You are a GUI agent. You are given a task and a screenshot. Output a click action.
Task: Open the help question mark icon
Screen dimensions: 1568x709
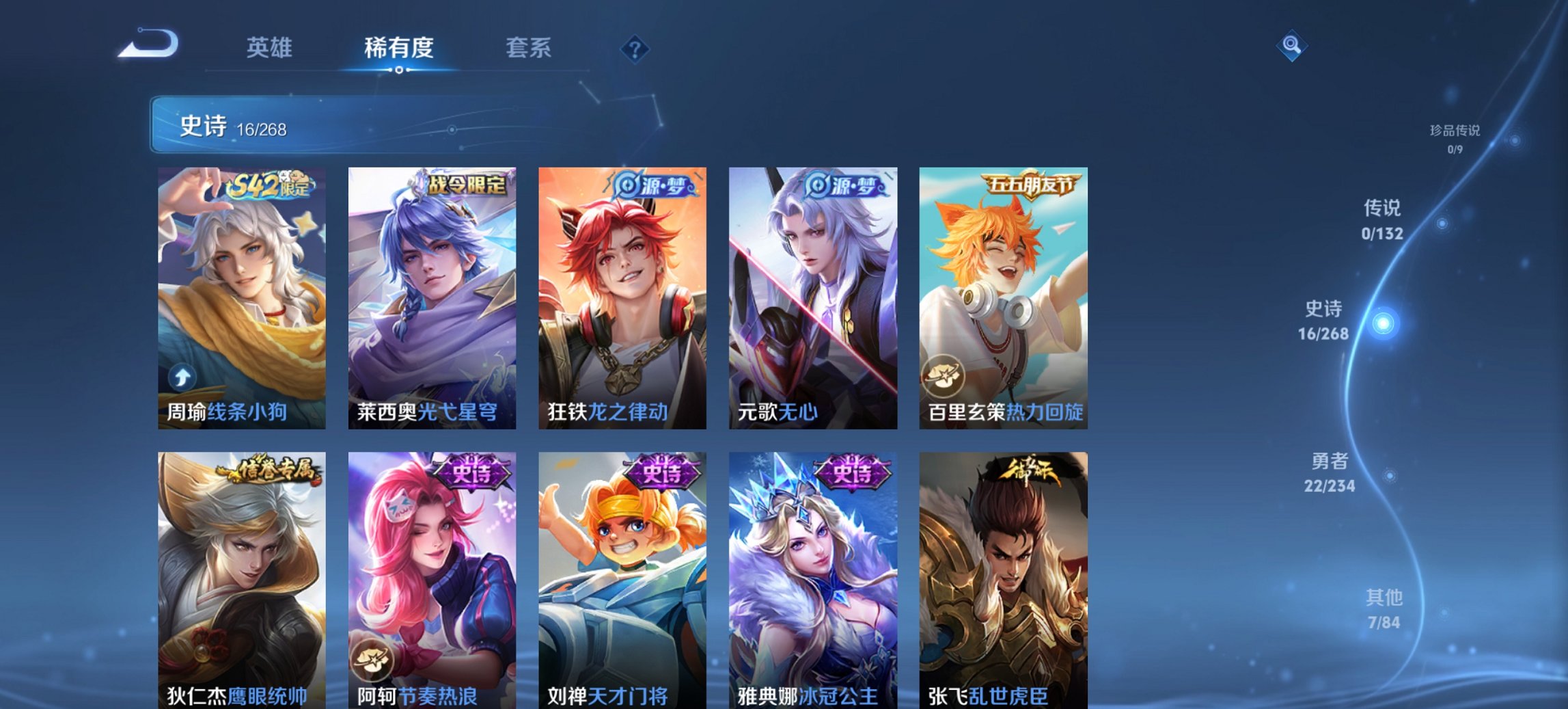pyautogui.click(x=634, y=48)
